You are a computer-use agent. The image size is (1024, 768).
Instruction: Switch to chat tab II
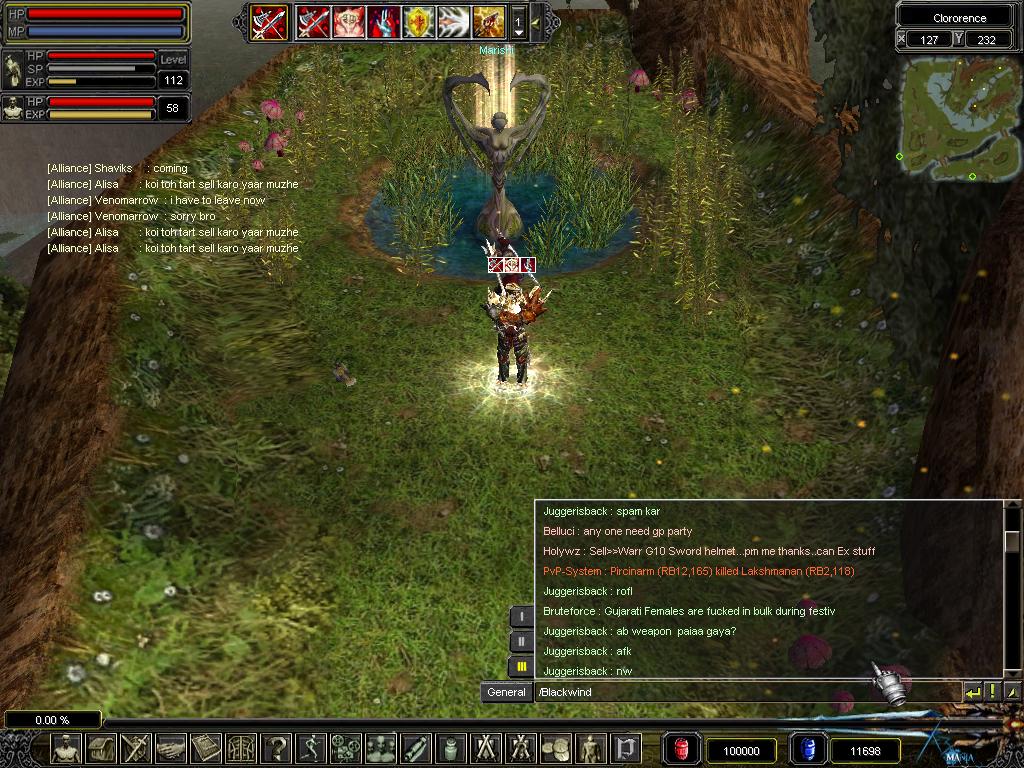[521, 642]
